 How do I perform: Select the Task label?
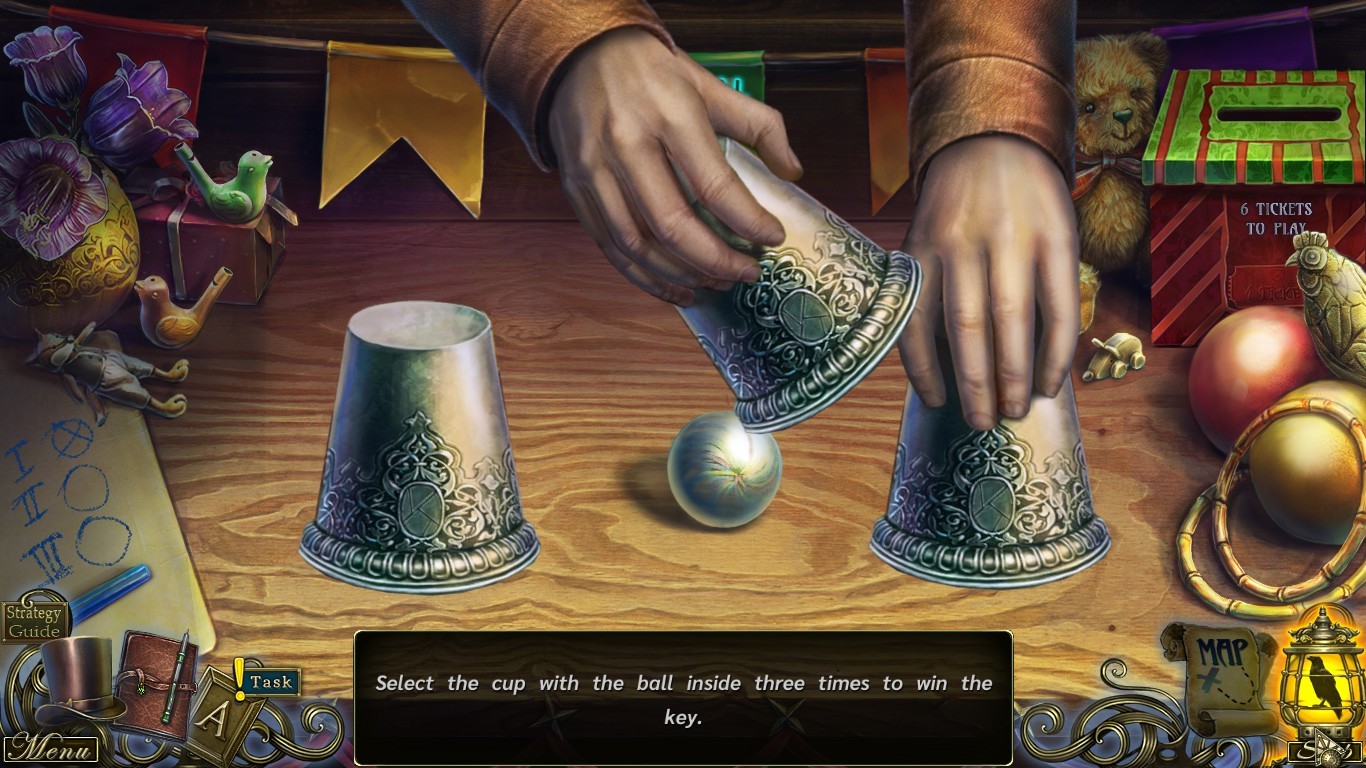pos(271,682)
